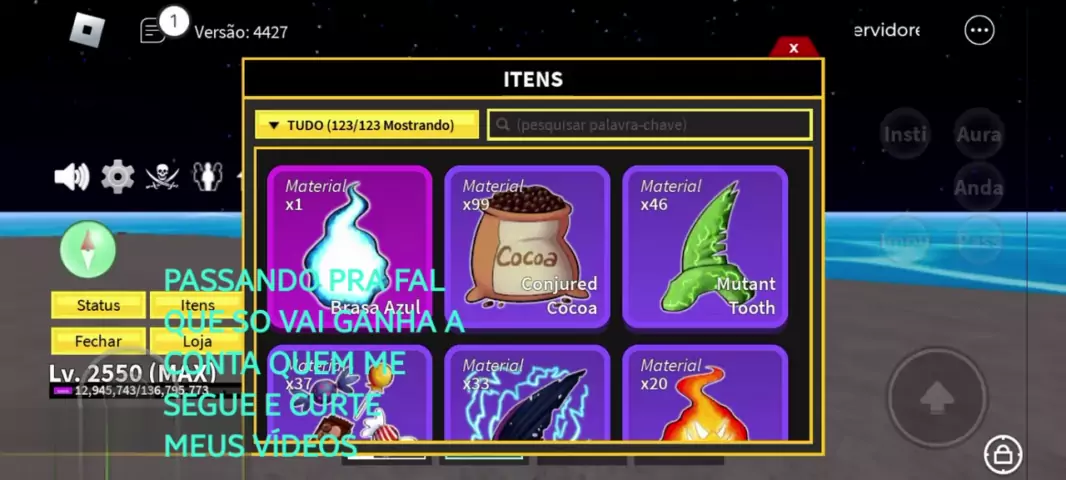Click the keyword search field

[x=650, y=125]
